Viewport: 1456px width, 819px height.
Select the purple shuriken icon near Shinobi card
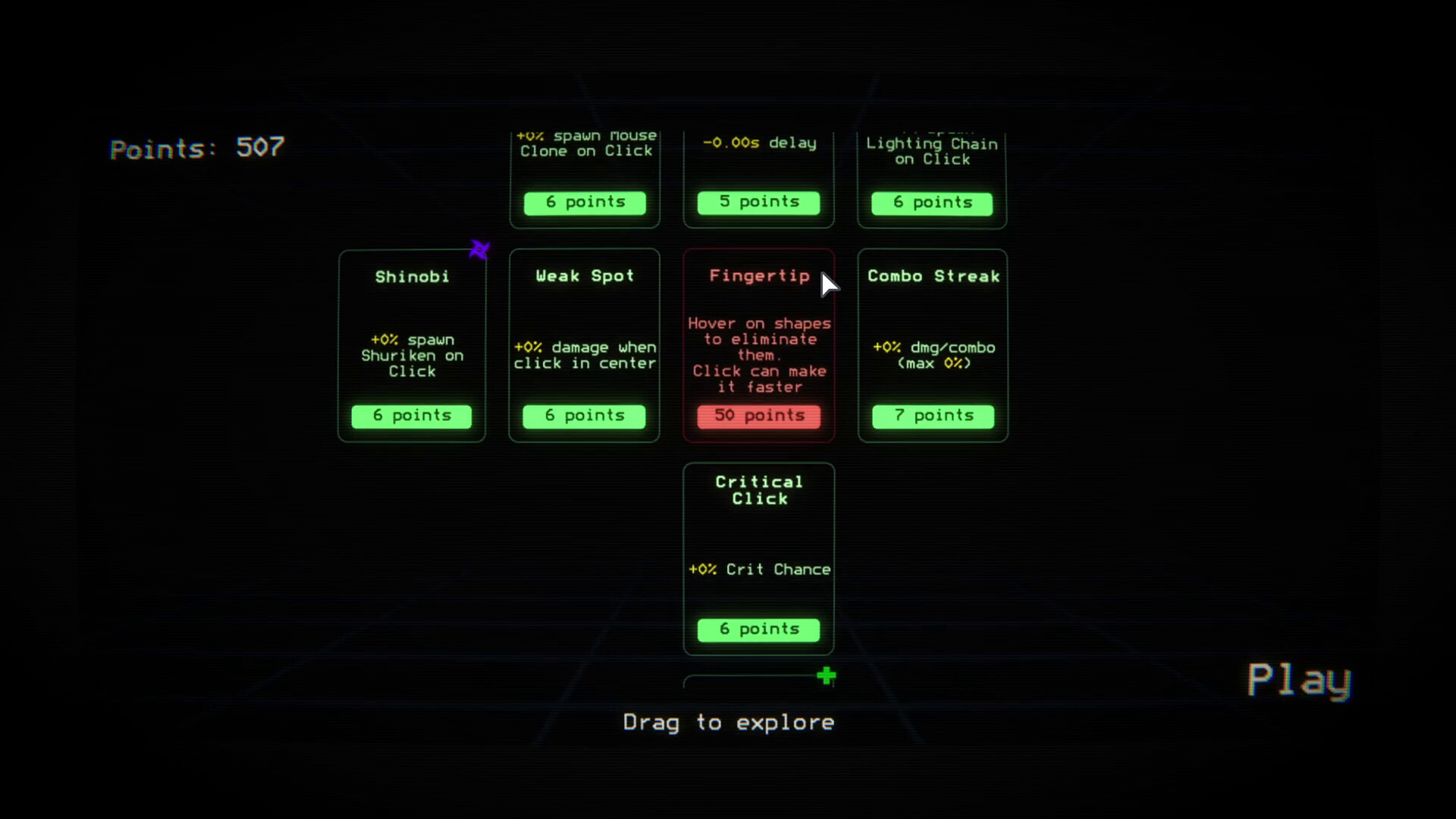pyautogui.click(x=479, y=249)
